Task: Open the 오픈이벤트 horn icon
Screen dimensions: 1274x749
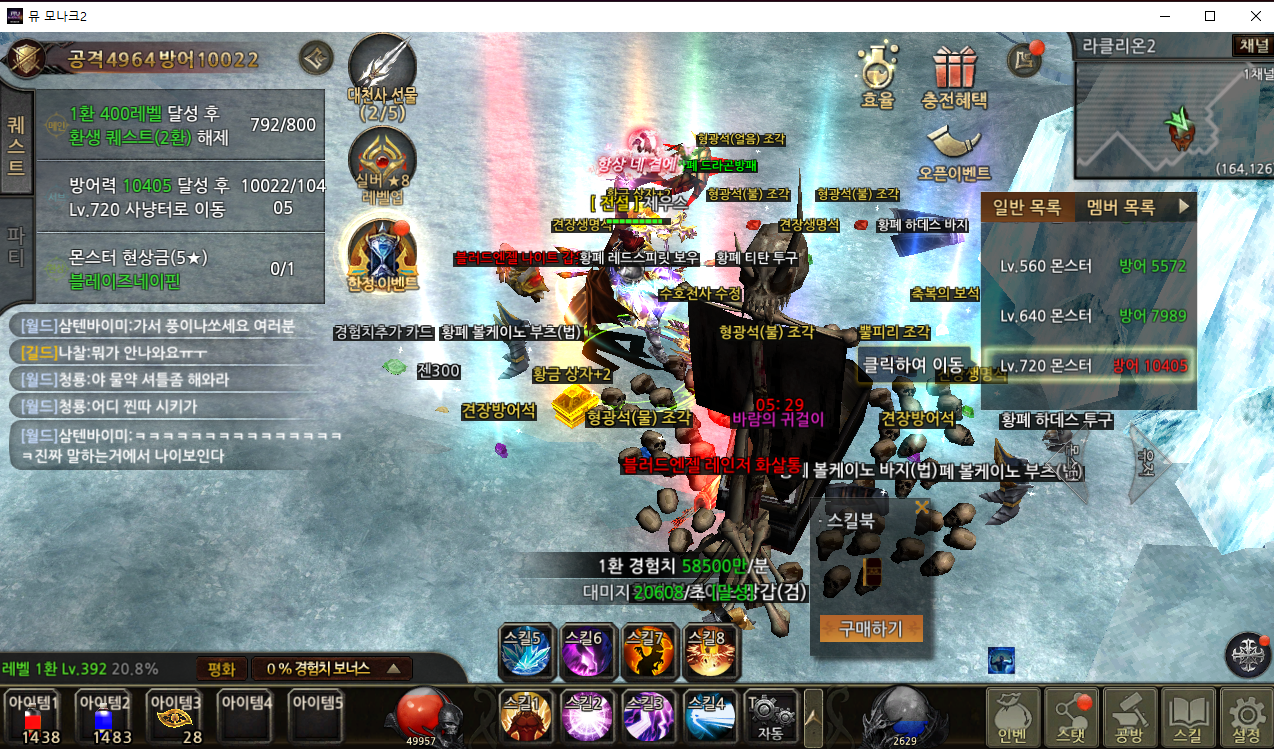Action: (x=953, y=150)
